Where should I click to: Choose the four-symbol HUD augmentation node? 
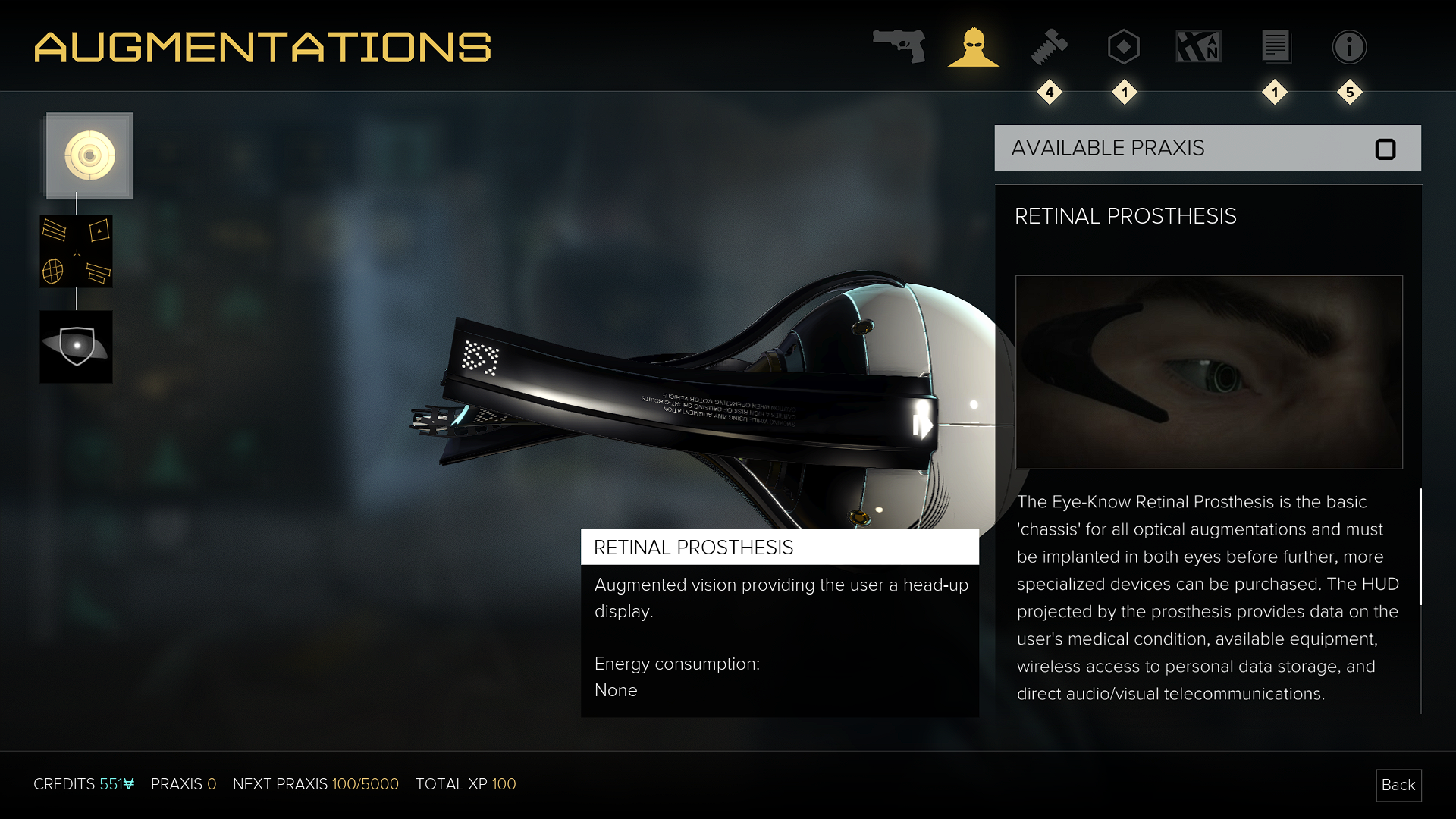coord(76,251)
